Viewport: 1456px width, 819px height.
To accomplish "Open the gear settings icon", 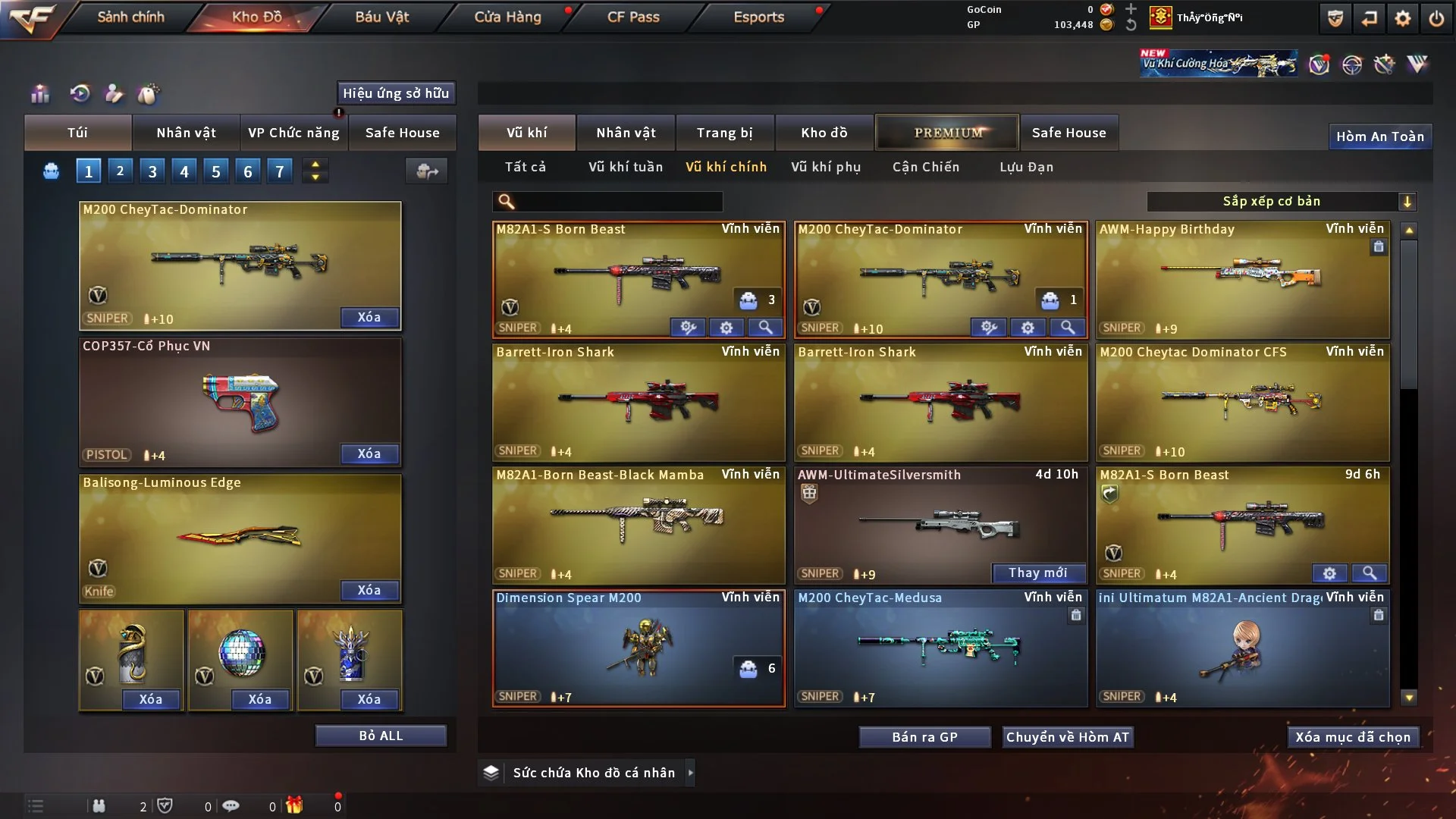I will point(1403,18).
